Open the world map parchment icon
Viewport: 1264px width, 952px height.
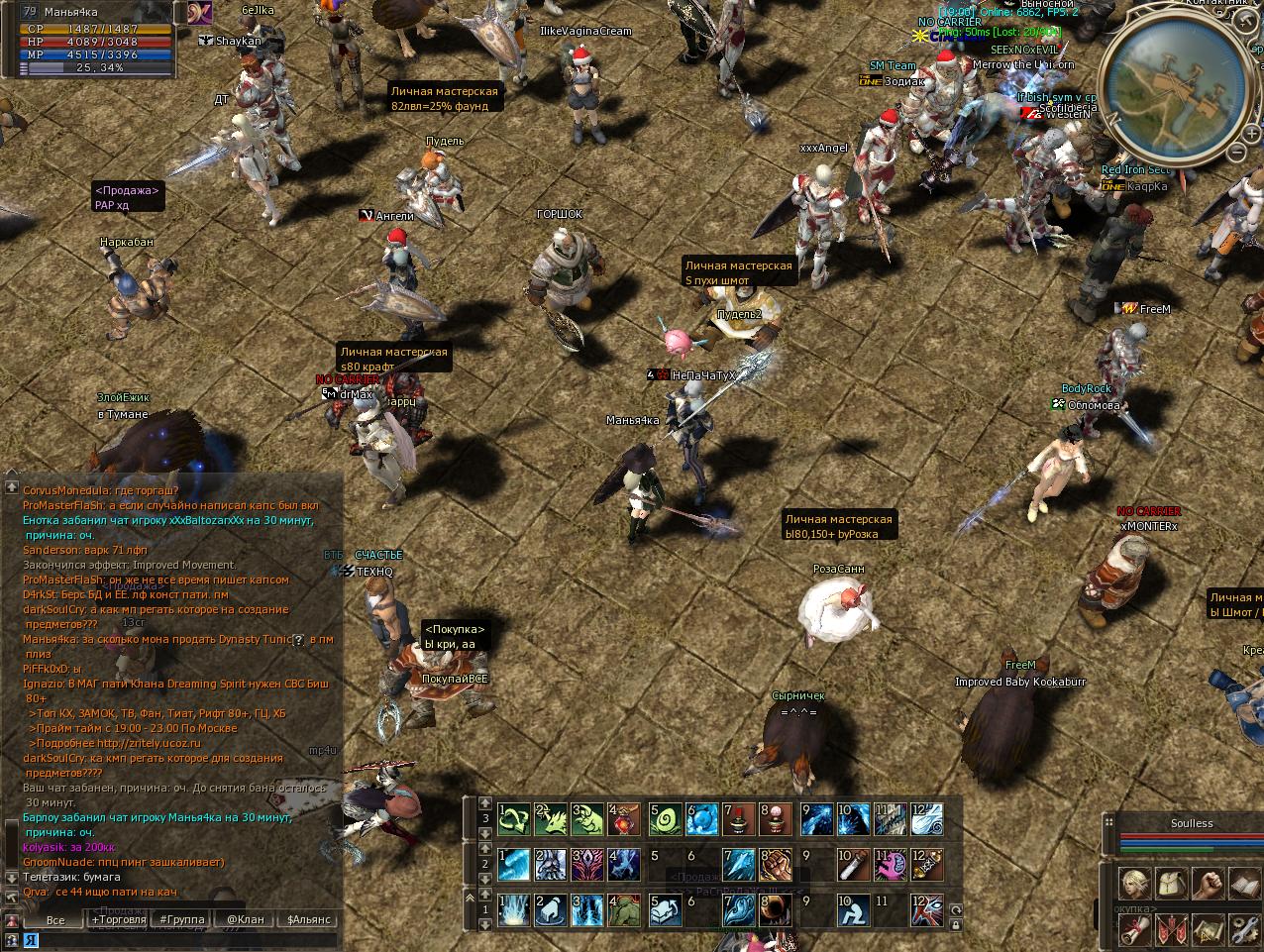click(1208, 928)
